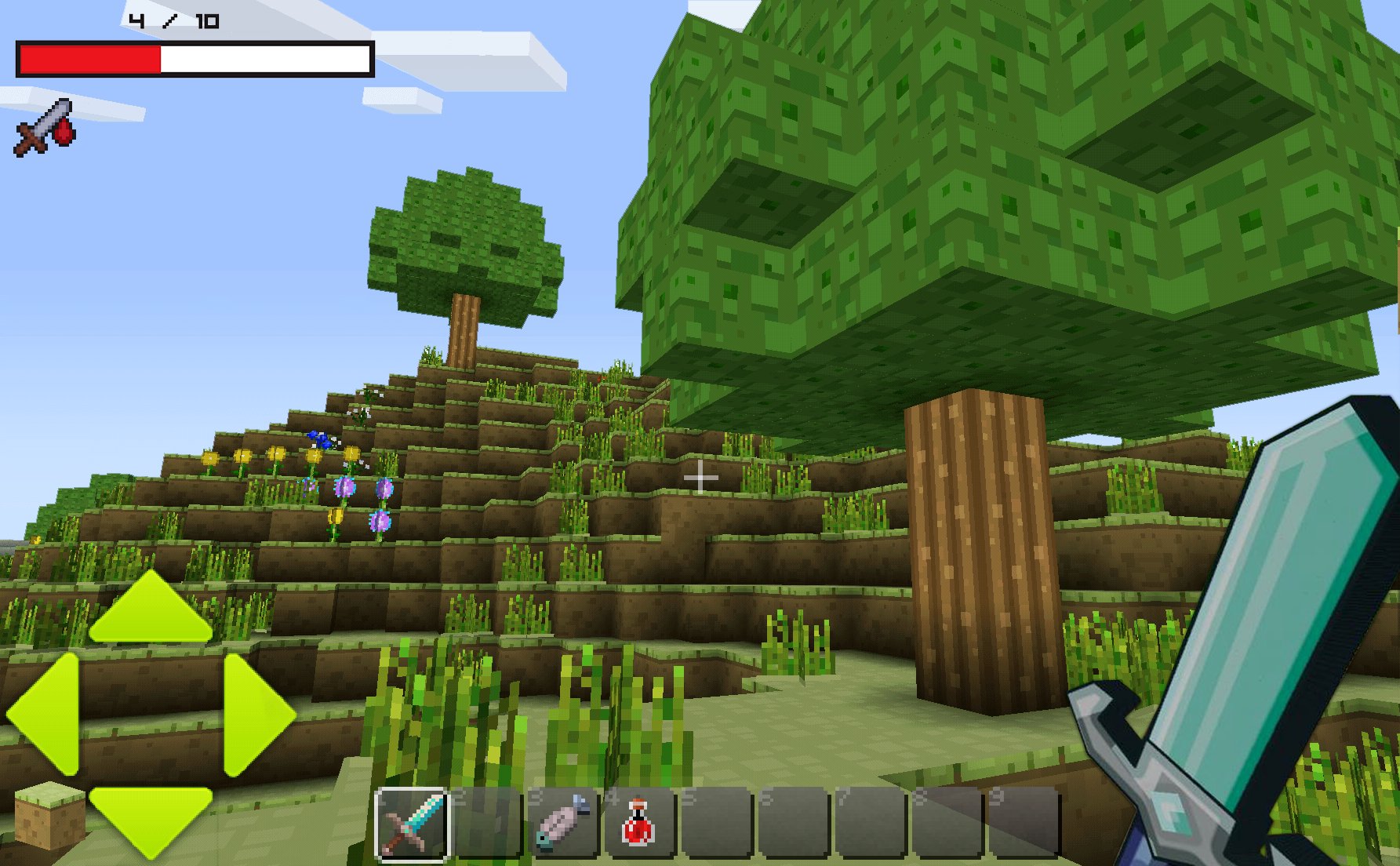
Task: Tap the down arrow movement button
Action: coord(151,818)
